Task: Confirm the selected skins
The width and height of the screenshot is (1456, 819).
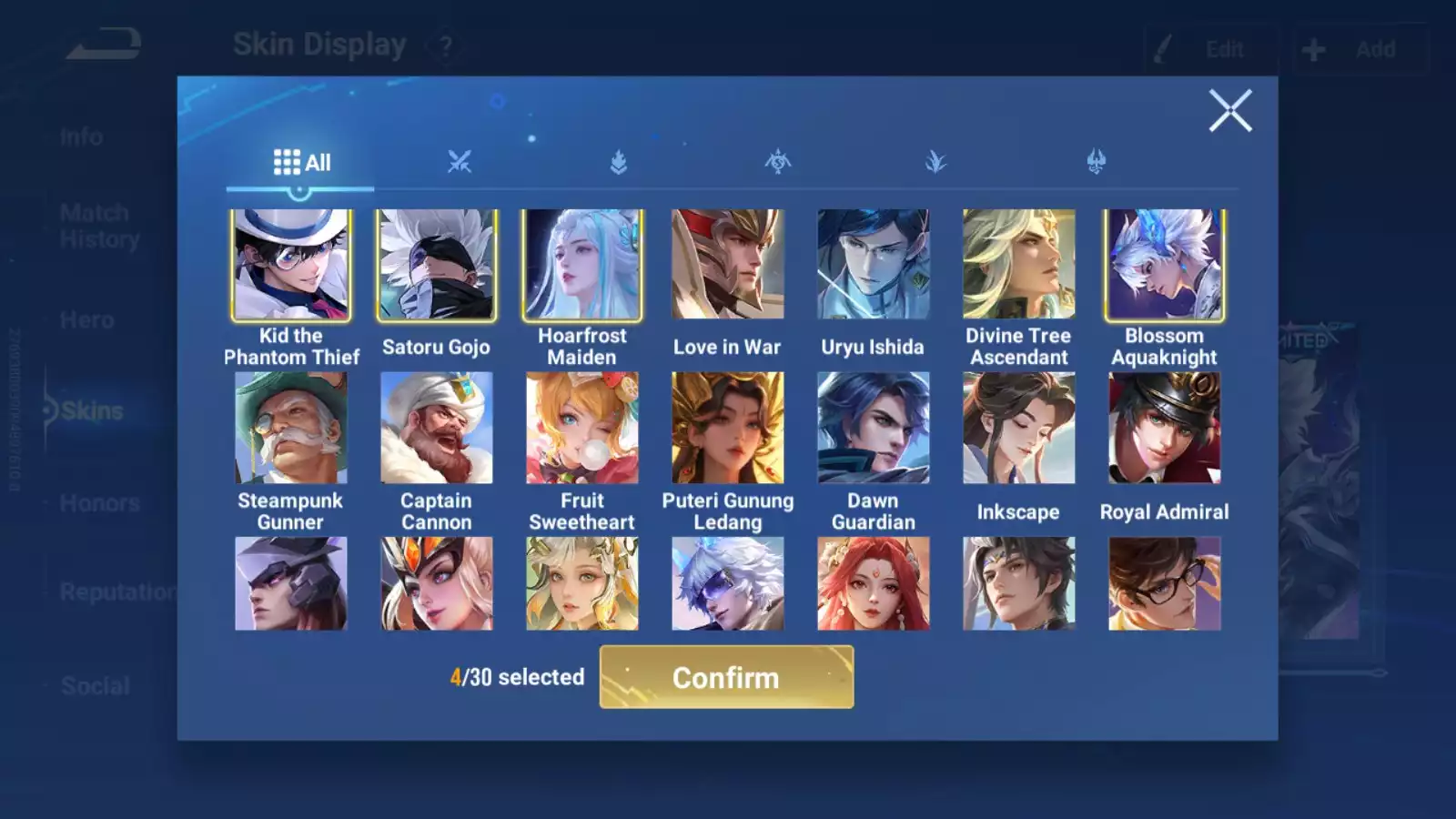Action: pyautogui.click(x=726, y=677)
